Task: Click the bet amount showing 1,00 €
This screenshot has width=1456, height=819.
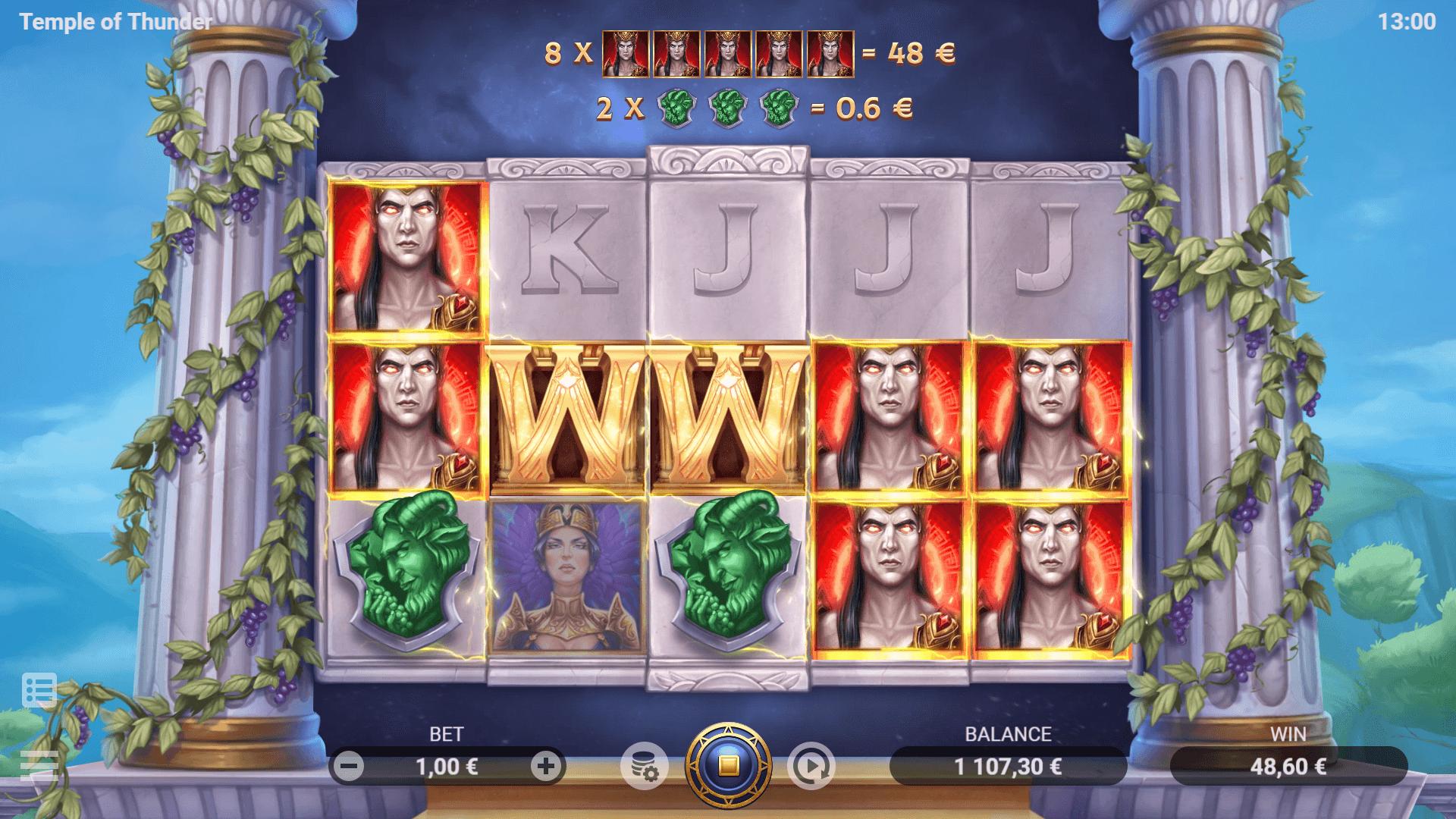Action: pos(447,766)
